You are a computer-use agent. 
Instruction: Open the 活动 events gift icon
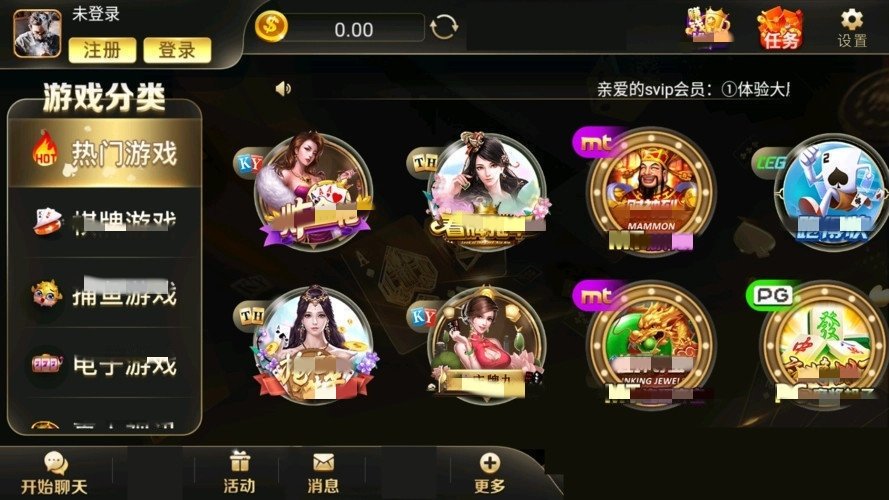[239, 473]
